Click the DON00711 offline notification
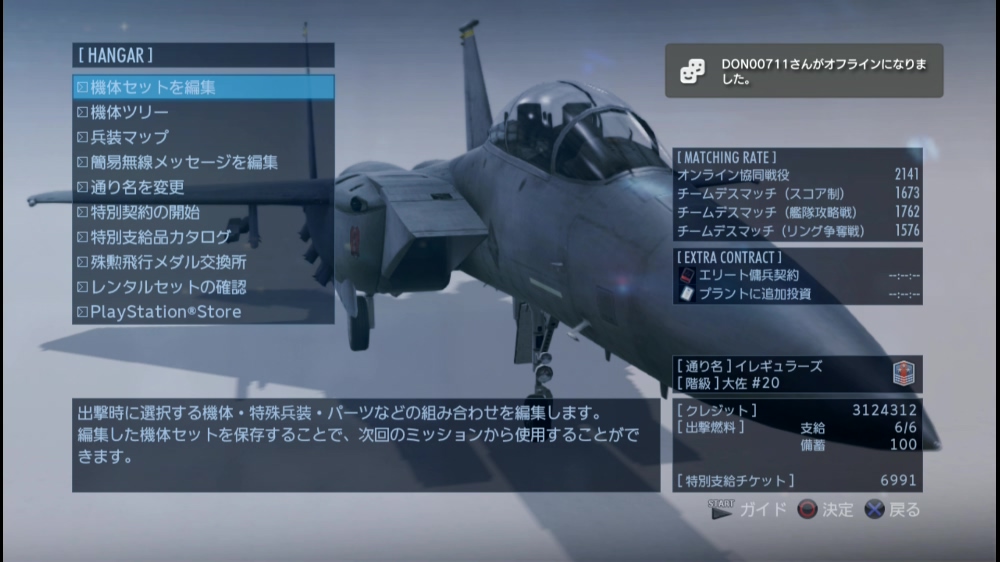Screen dimensions: 1000x562 tap(804, 71)
